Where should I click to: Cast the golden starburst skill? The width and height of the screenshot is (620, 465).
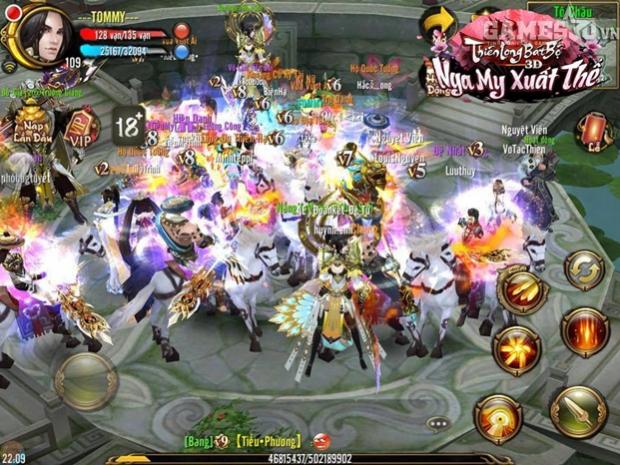tap(516, 350)
